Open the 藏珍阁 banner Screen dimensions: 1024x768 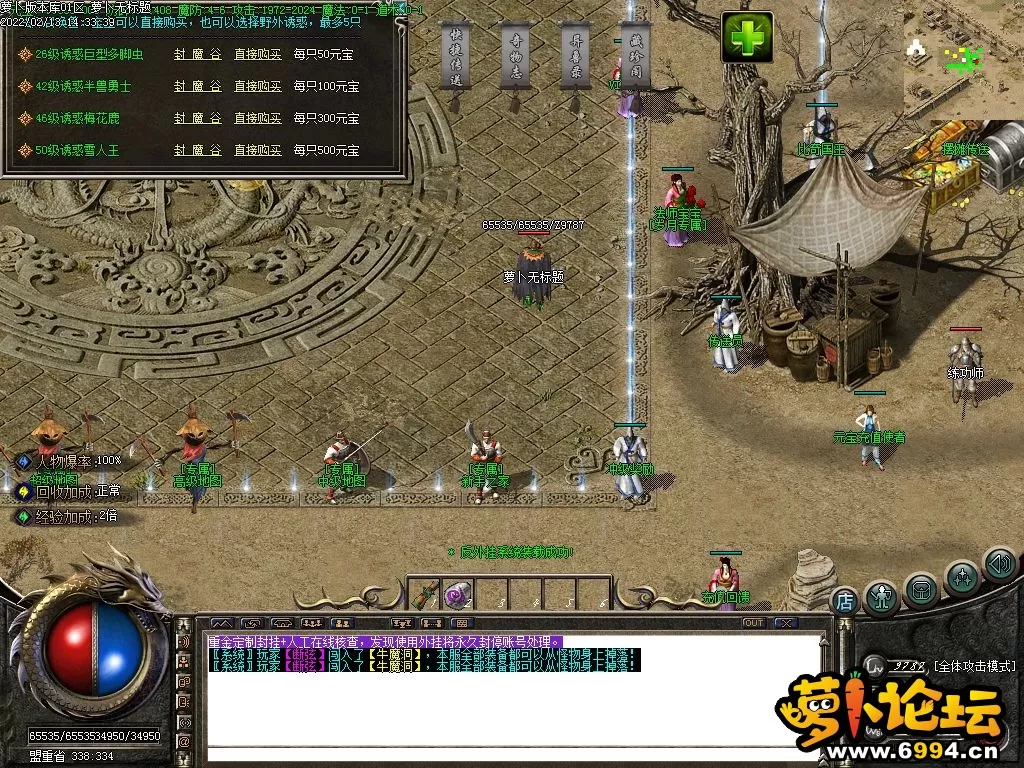(635, 56)
